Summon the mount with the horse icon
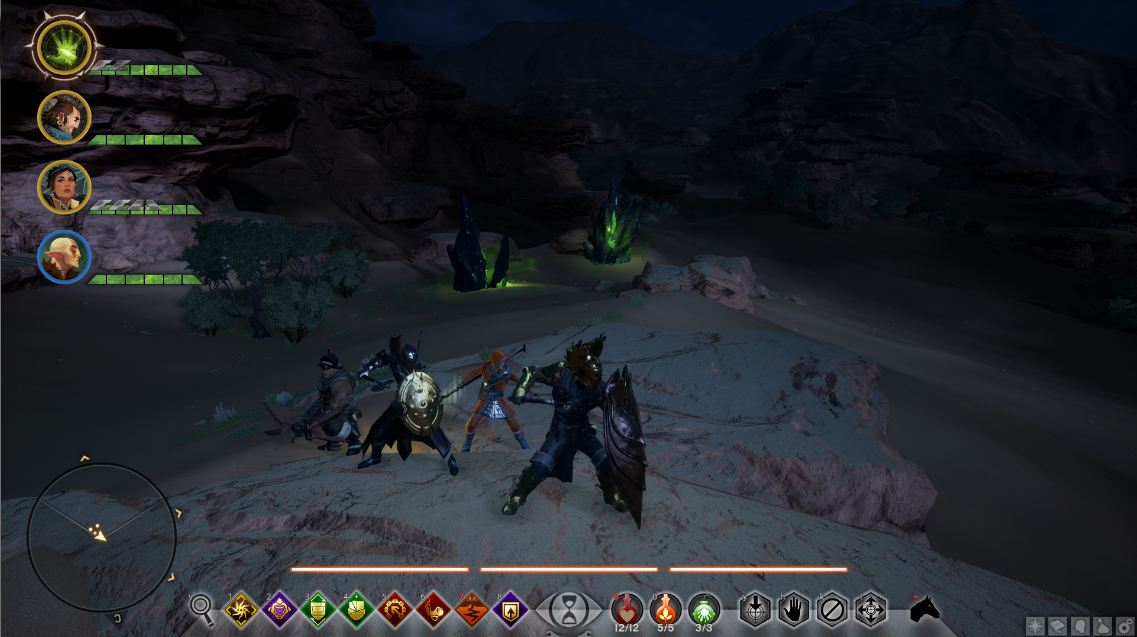 pos(925,608)
